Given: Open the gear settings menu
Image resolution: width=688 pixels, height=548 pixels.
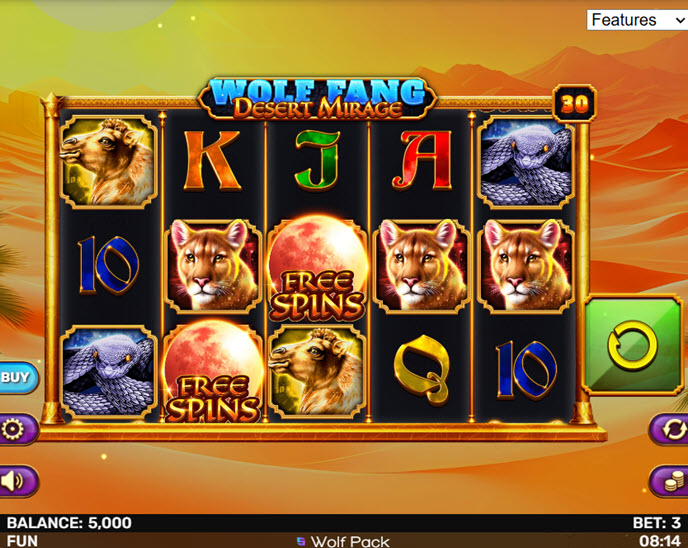Looking at the screenshot, I should pos(15,430).
